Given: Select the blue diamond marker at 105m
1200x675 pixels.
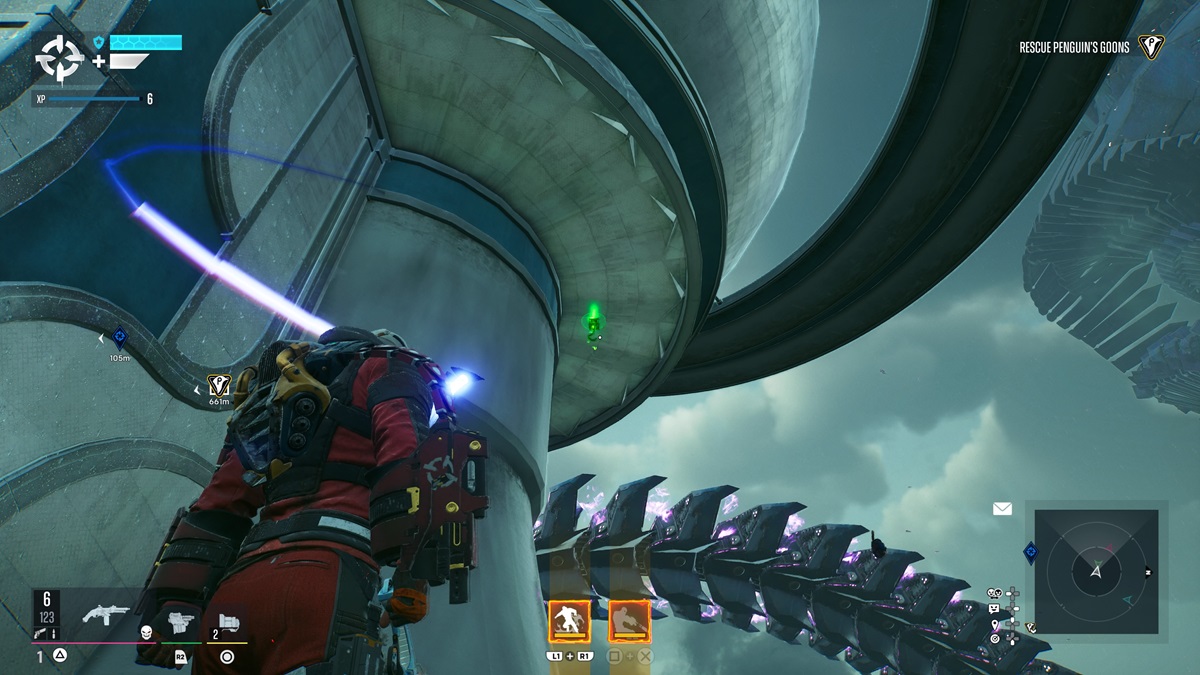Looking at the screenshot, I should [120, 338].
